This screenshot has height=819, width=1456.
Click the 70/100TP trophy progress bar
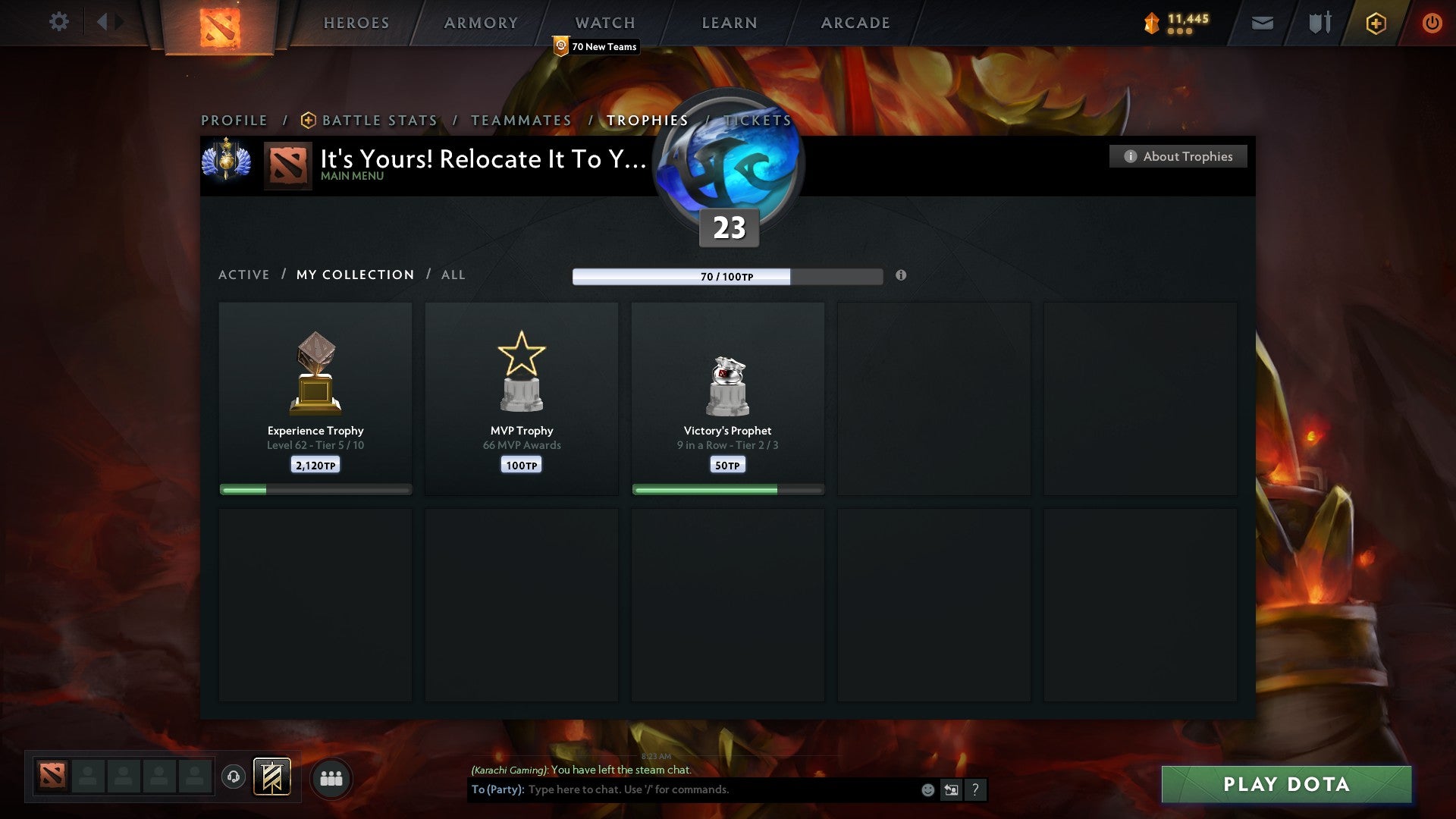click(726, 277)
